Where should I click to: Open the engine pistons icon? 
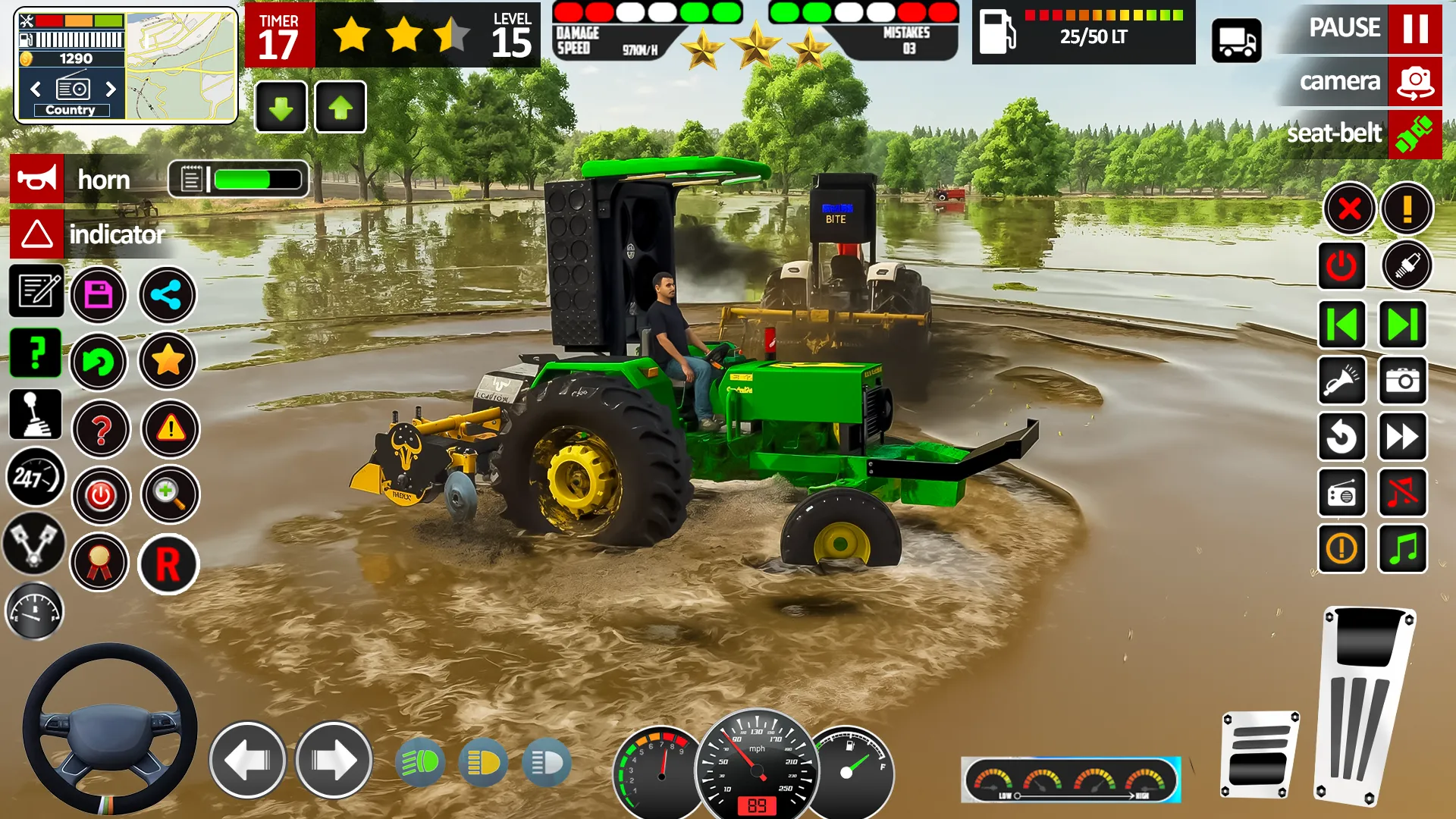click(33, 546)
